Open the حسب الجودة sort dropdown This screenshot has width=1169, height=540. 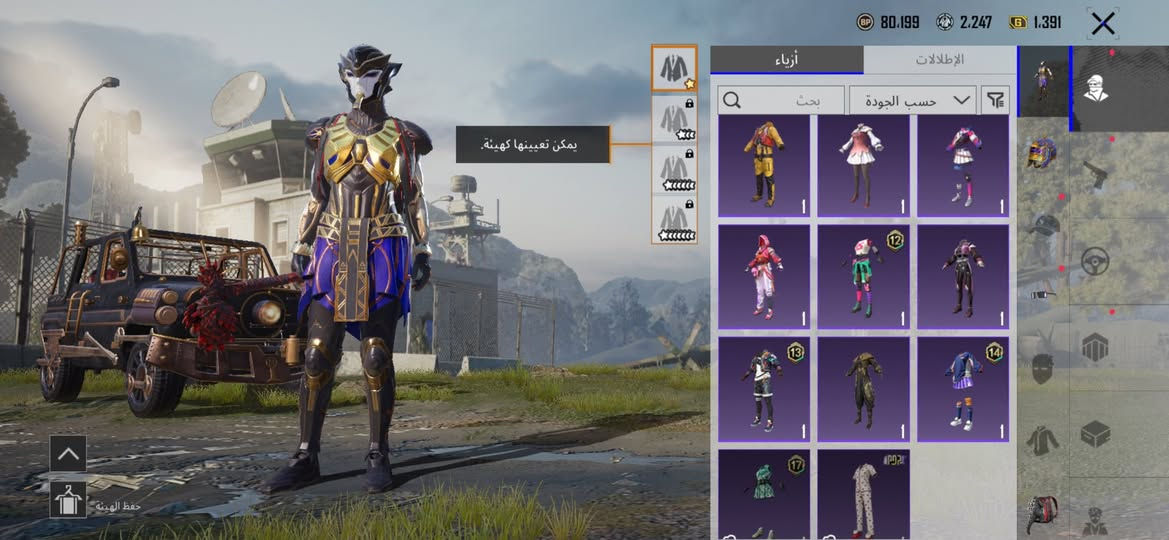pyautogui.click(x=913, y=100)
